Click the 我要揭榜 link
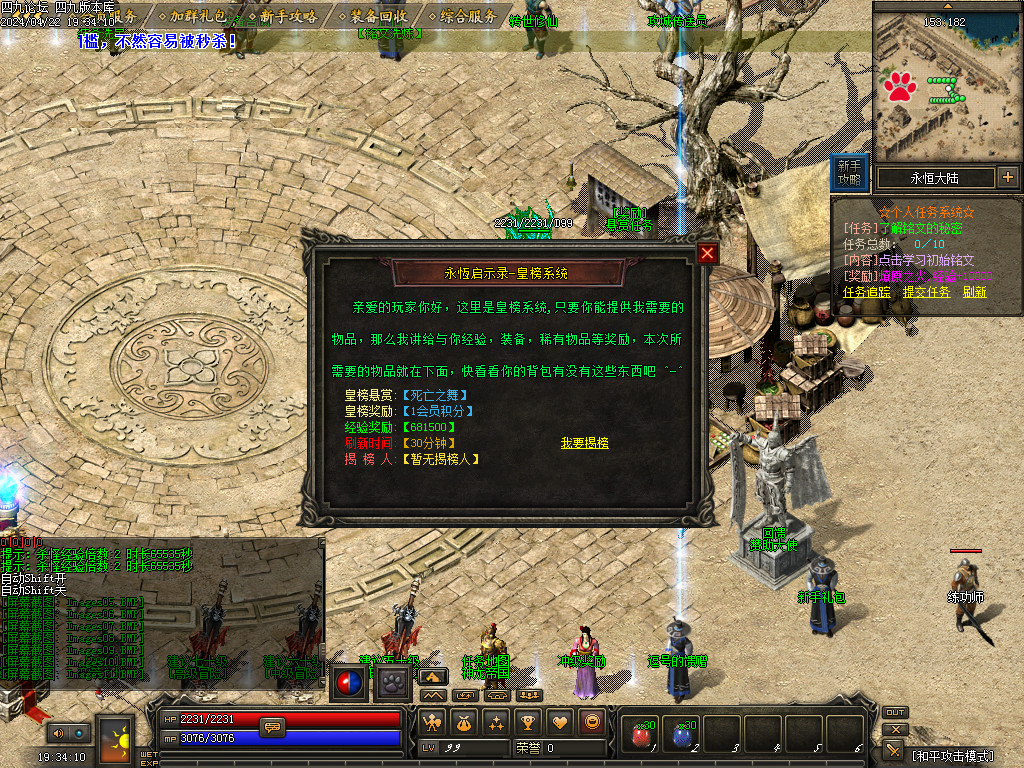1024x768 pixels. [585, 443]
